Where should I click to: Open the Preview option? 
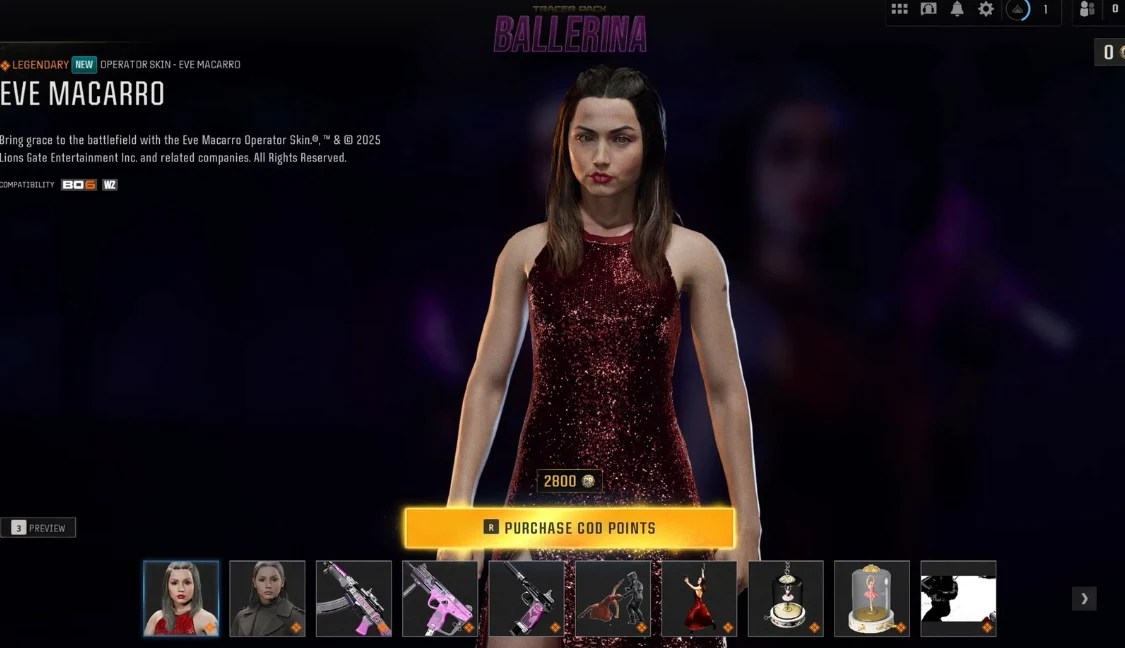click(x=38, y=528)
